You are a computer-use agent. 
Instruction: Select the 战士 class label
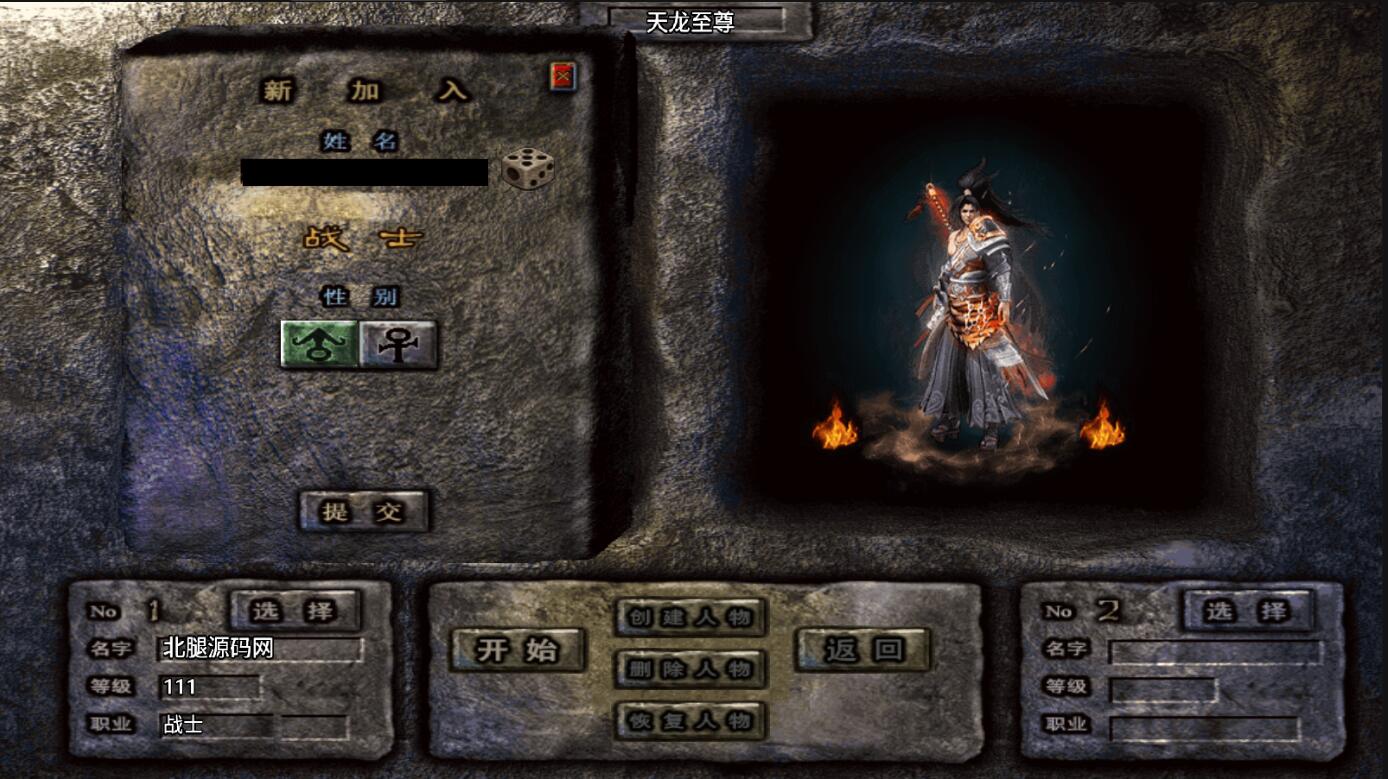click(x=363, y=239)
